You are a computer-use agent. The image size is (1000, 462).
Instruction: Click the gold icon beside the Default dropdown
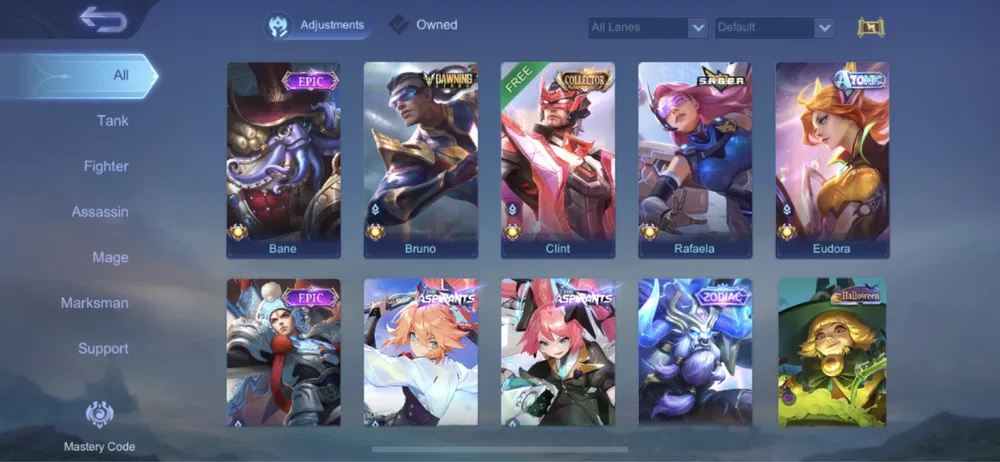point(871,28)
